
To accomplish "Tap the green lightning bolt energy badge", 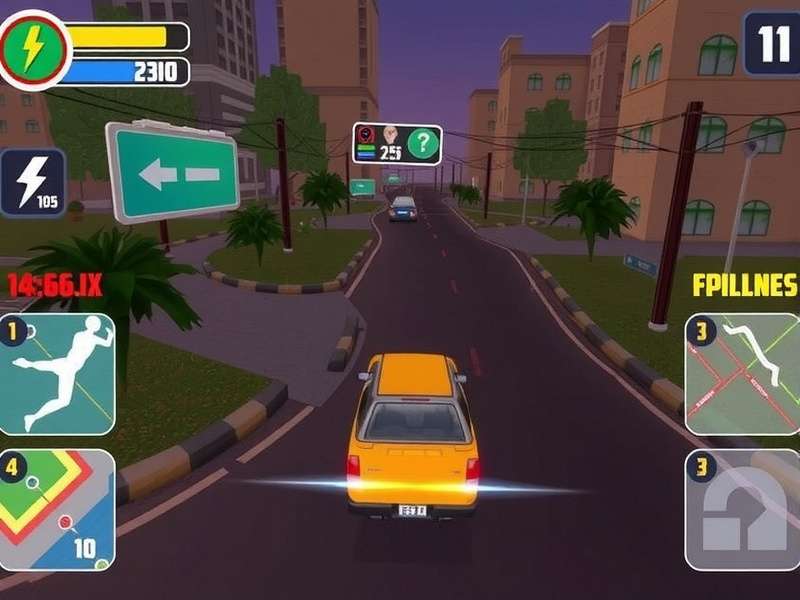I will click(35, 48).
